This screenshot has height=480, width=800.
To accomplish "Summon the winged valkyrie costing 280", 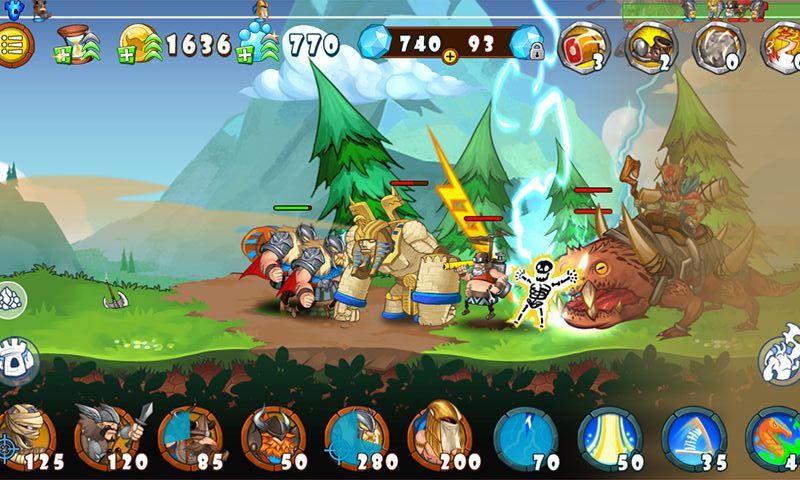I will click(x=356, y=437).
